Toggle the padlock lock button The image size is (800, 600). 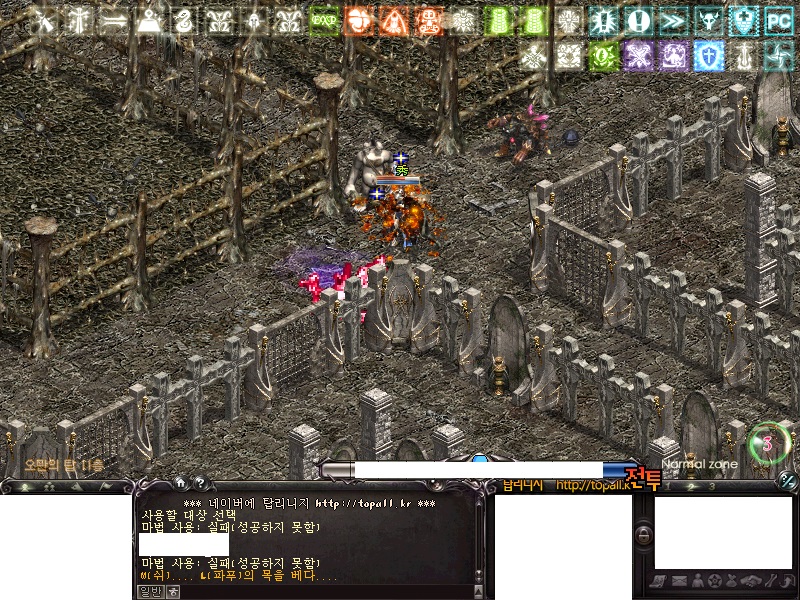[644, 536]
